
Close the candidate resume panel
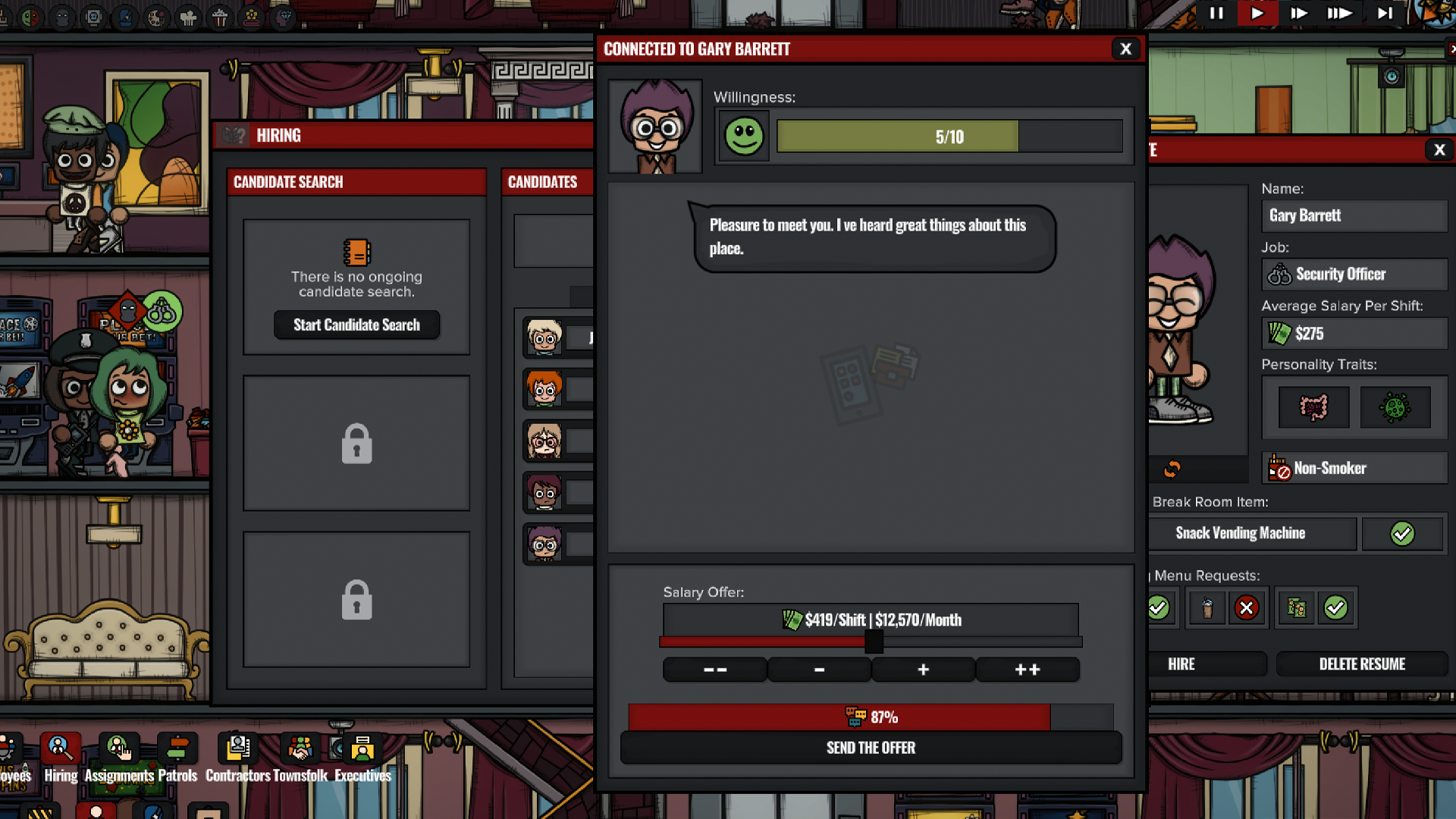(1439, 150)
